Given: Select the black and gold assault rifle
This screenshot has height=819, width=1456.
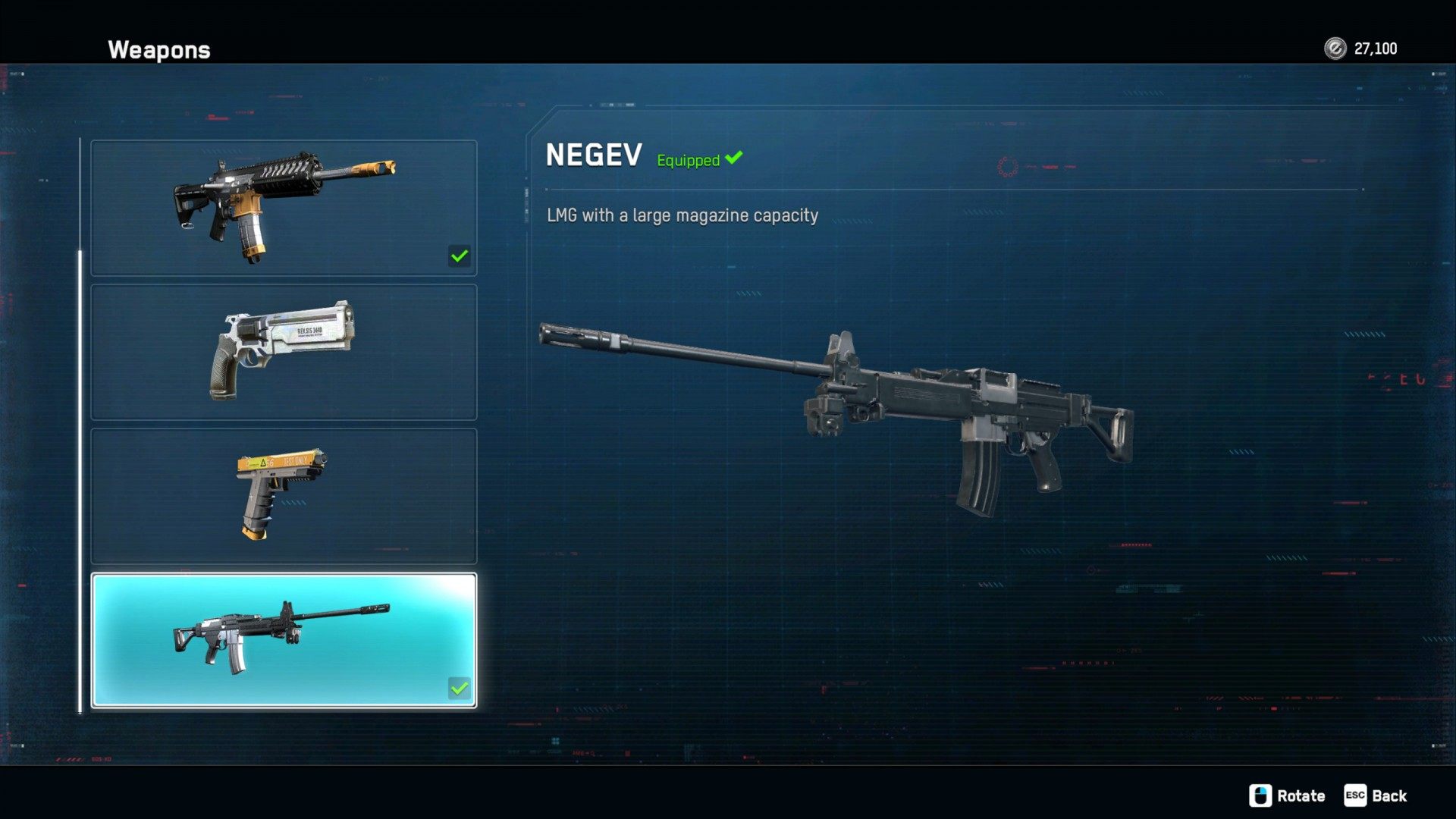Looking at the screenshot, I should coord(284,207).
